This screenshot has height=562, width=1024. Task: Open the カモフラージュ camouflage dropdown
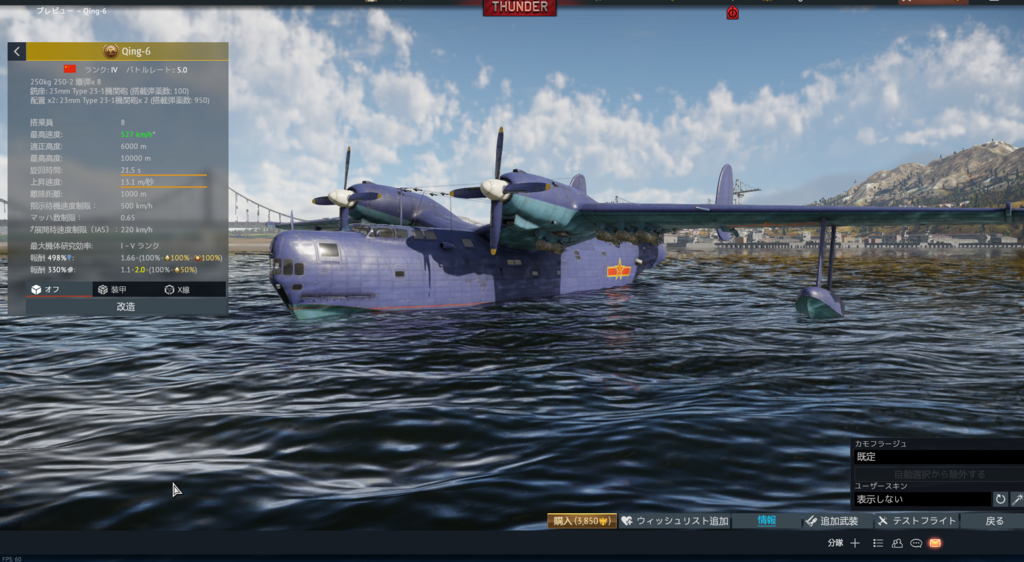[x=937, y=456]
